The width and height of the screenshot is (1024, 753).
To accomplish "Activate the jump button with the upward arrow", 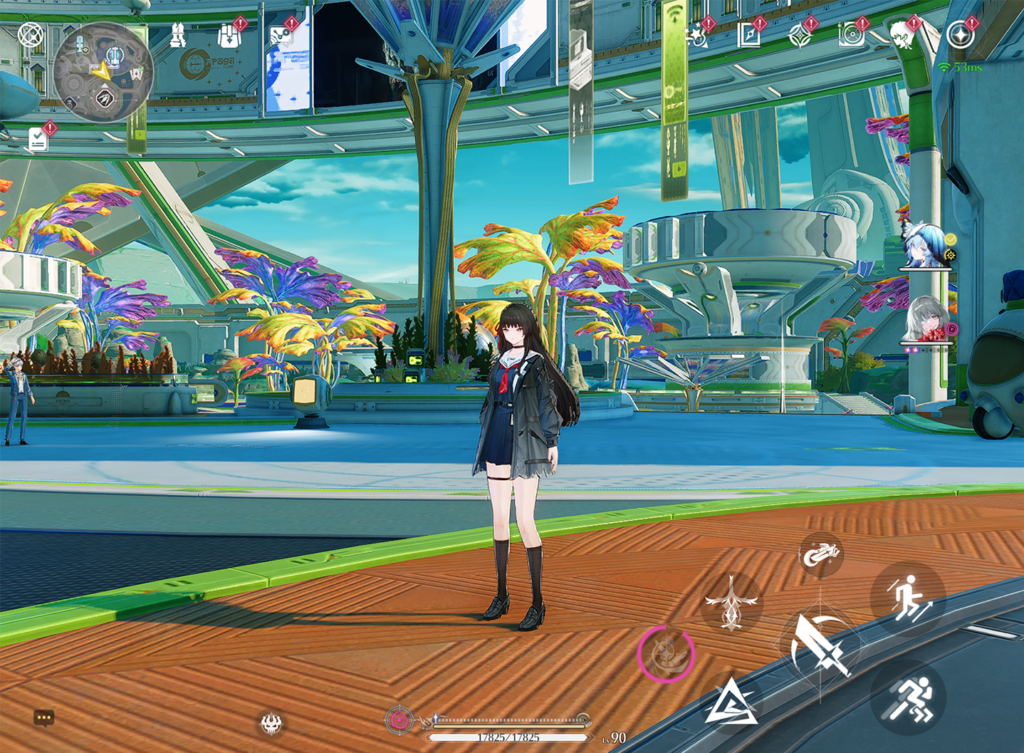I will pyautogui.click(x=907, y=600).
